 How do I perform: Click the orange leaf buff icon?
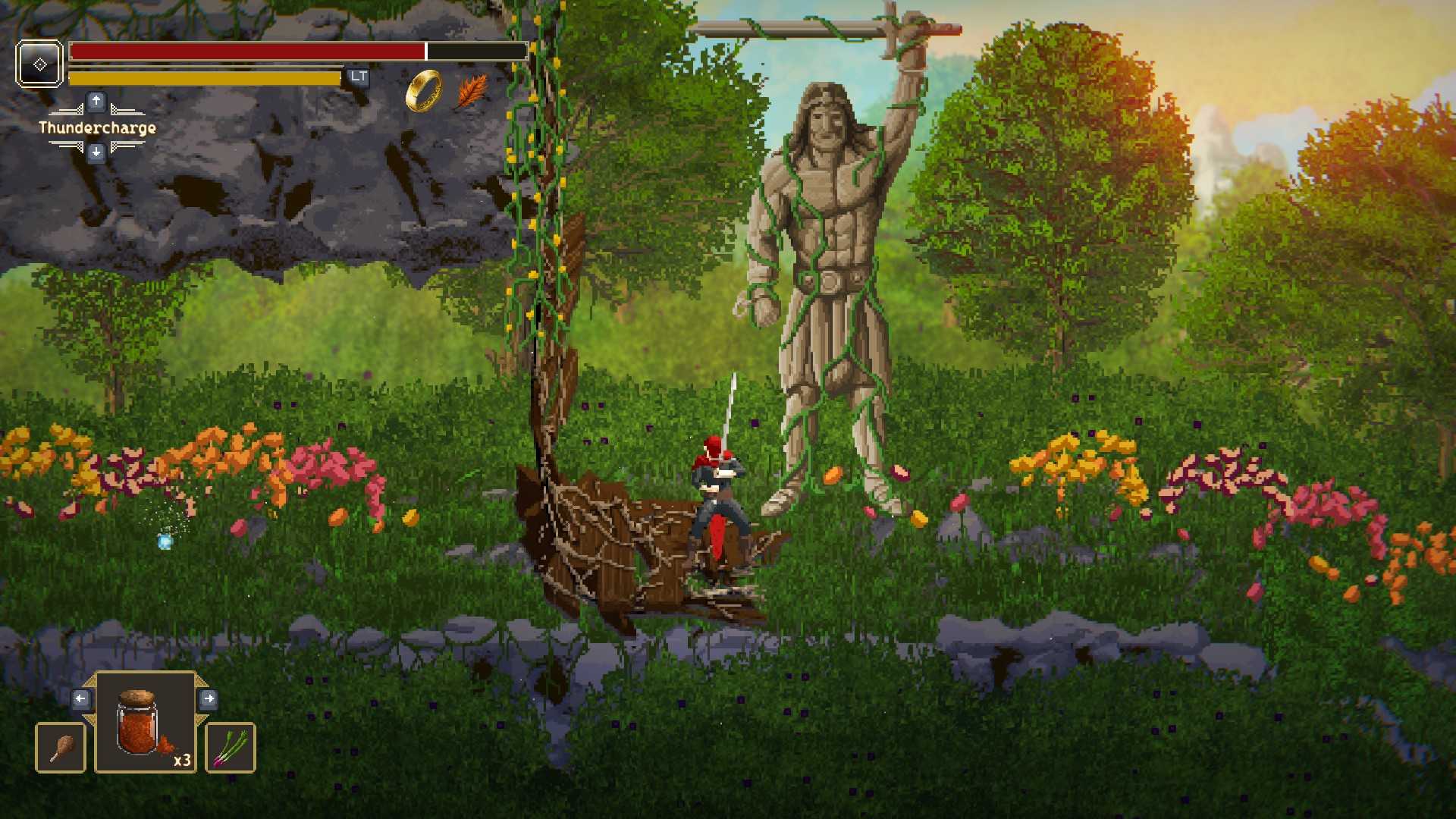point(472,91)
